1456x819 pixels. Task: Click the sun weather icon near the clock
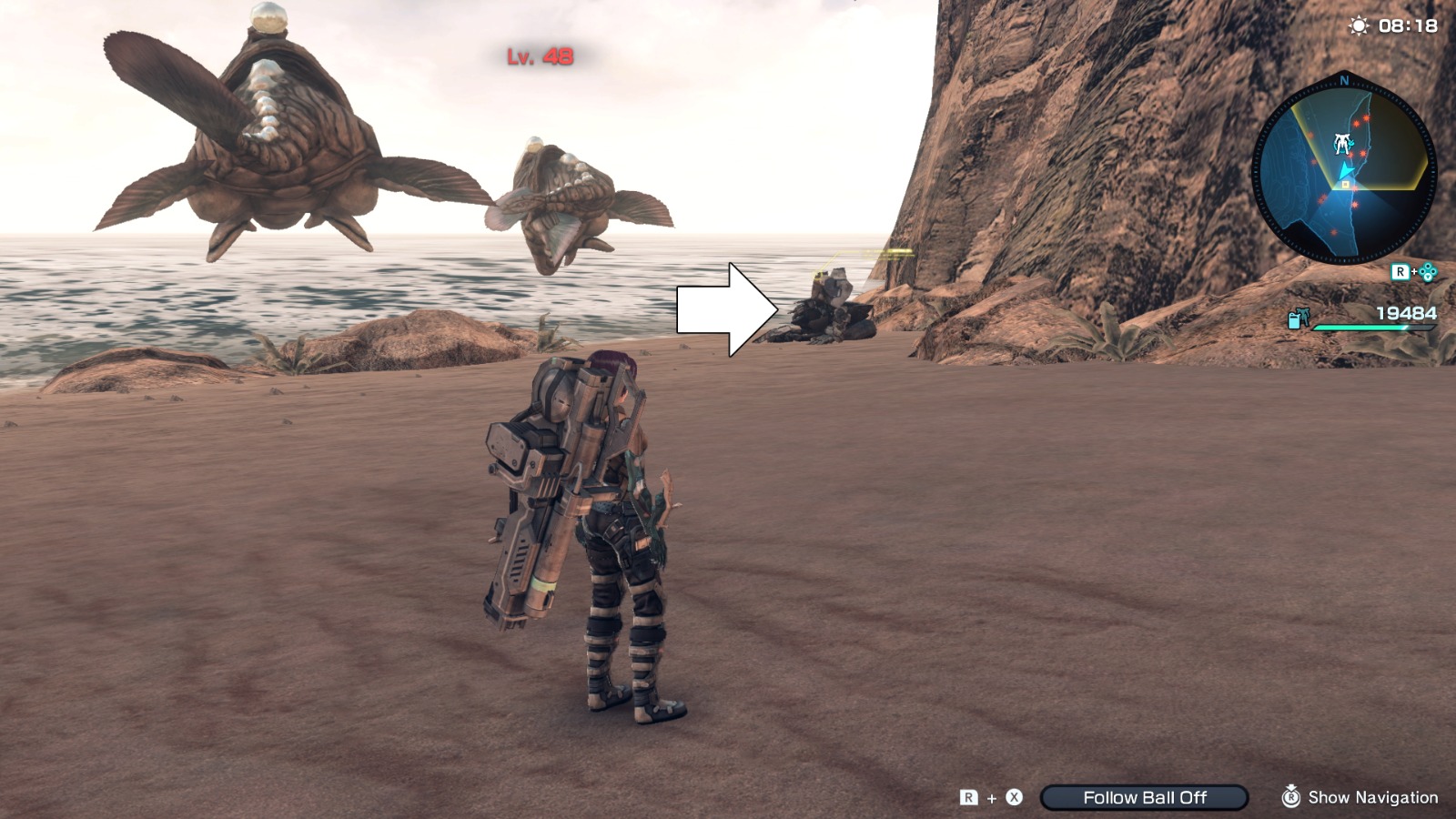(x=1358, y=26)
